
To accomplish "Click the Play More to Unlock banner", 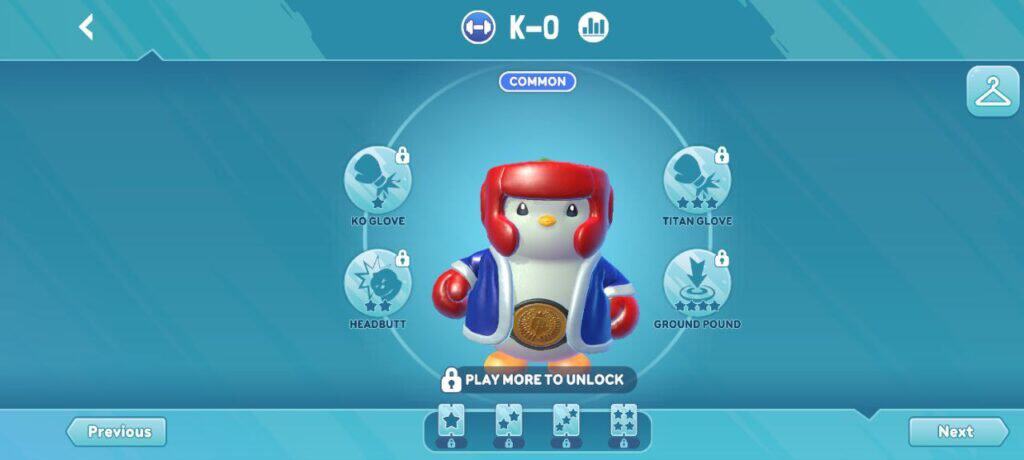I will click(538, 380).
